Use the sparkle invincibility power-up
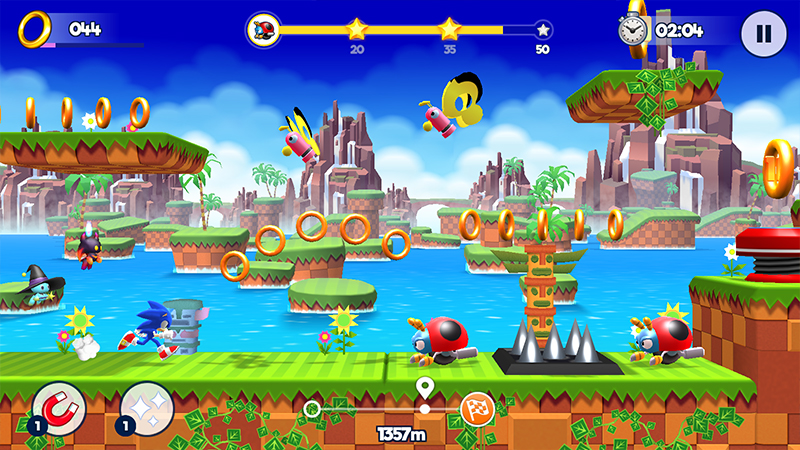This screenshot has width=800, height=450. click(x=148, y=408)
